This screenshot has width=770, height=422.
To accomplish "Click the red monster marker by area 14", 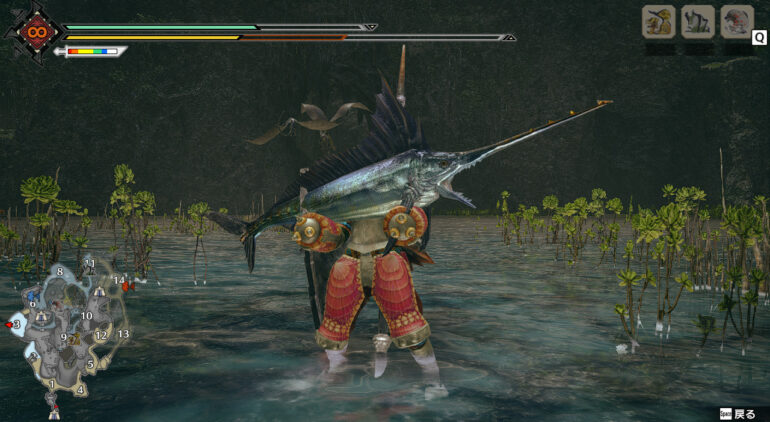I will tap(126, 286).
